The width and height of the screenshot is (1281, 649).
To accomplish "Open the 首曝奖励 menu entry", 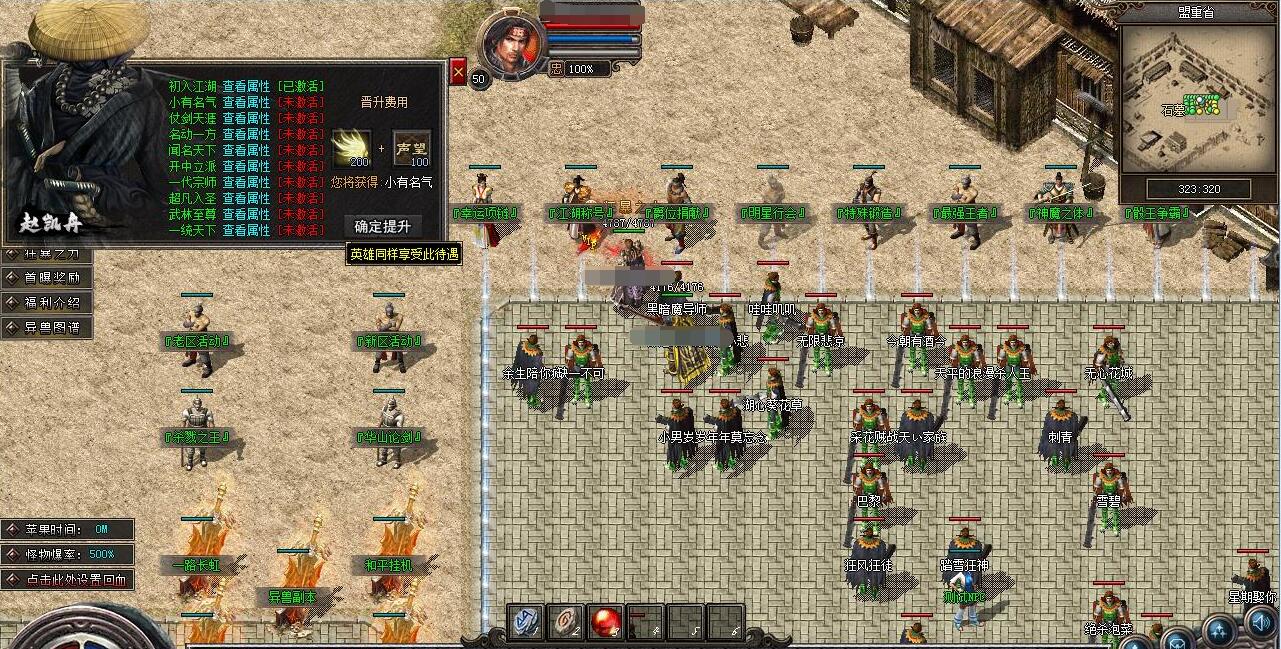I will click(x=50, y=278).
